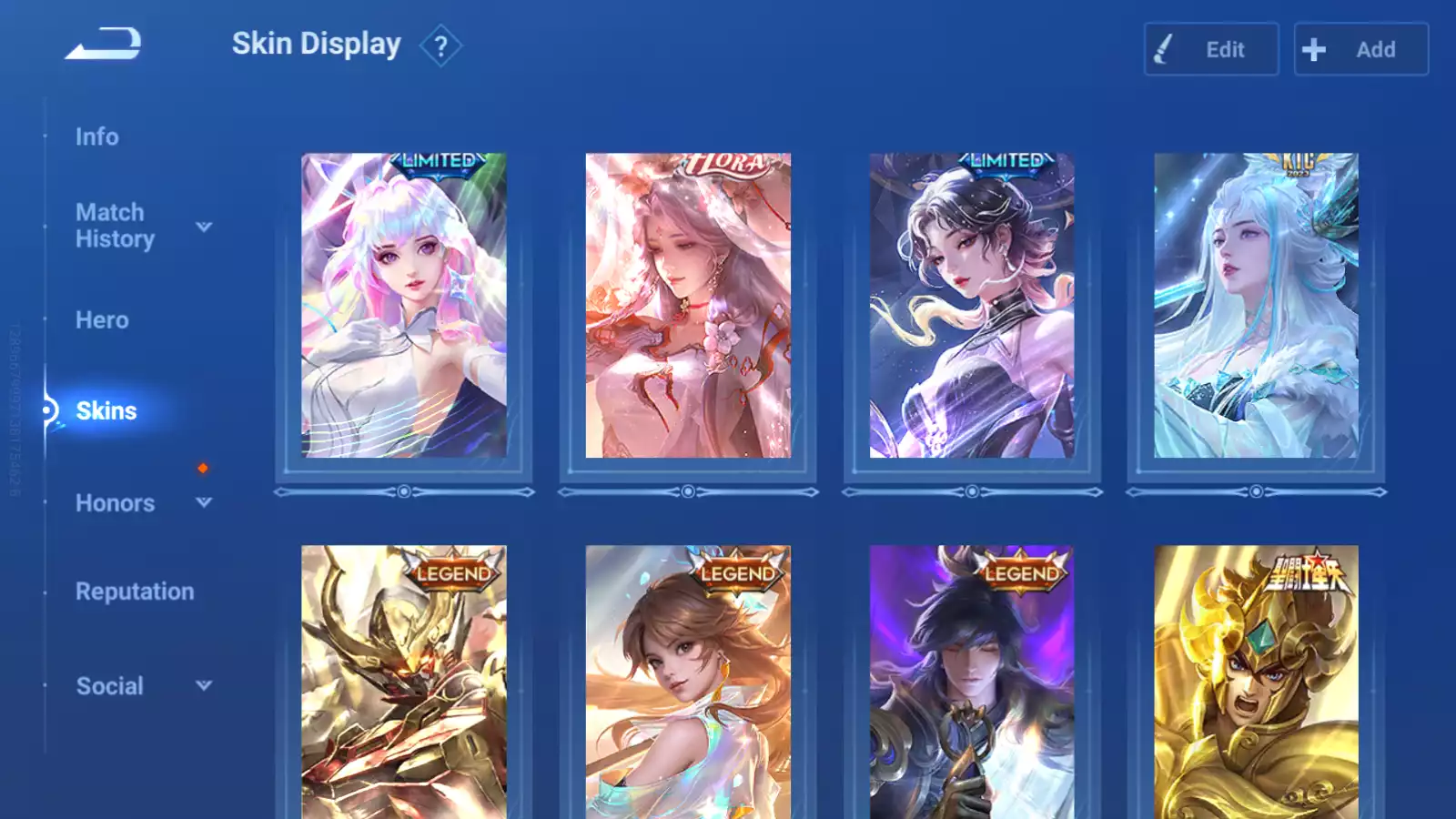1456x819 pixels.
Task: Switch to the Hero tab
Action: pyautogui.click(x=102, y=320)
